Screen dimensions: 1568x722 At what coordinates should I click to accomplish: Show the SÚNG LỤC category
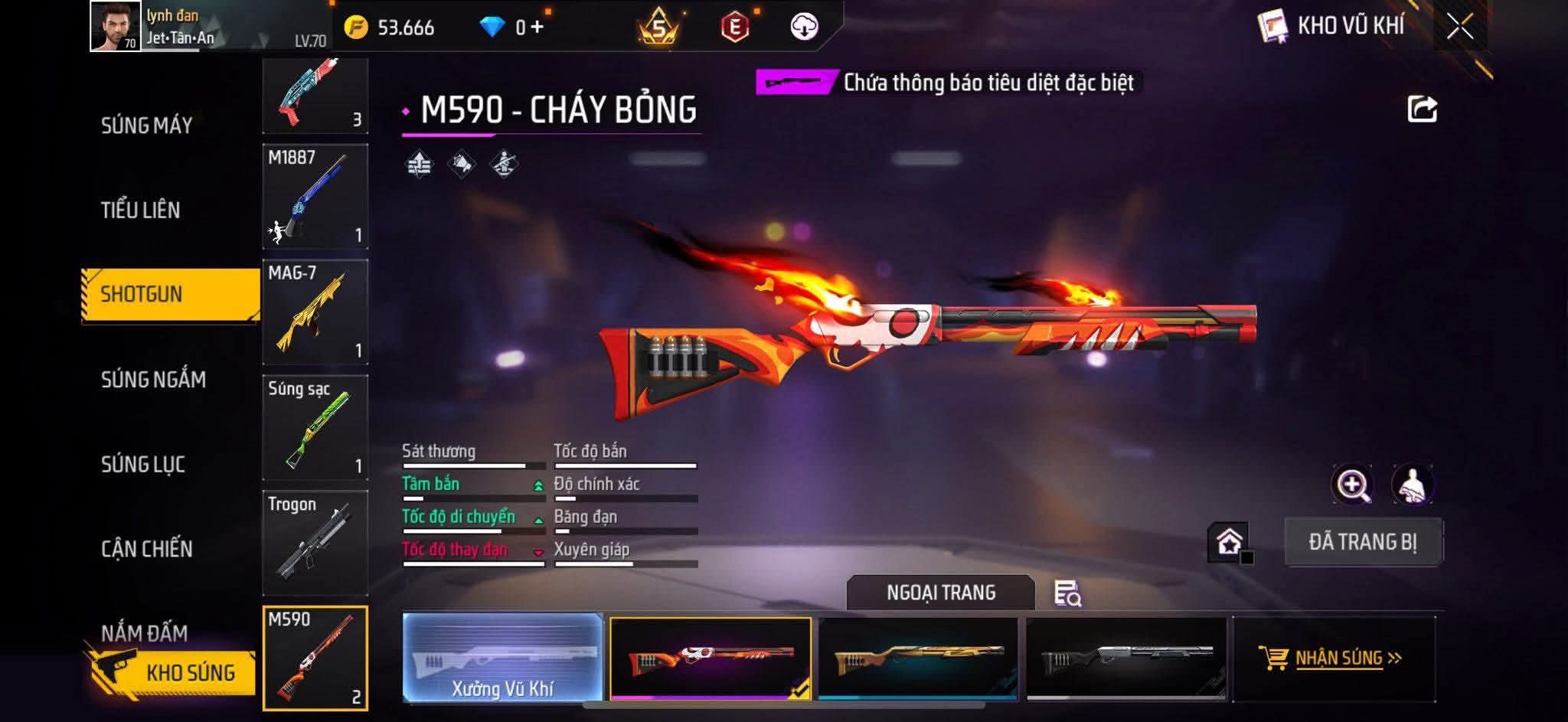(x=143, y=464)
